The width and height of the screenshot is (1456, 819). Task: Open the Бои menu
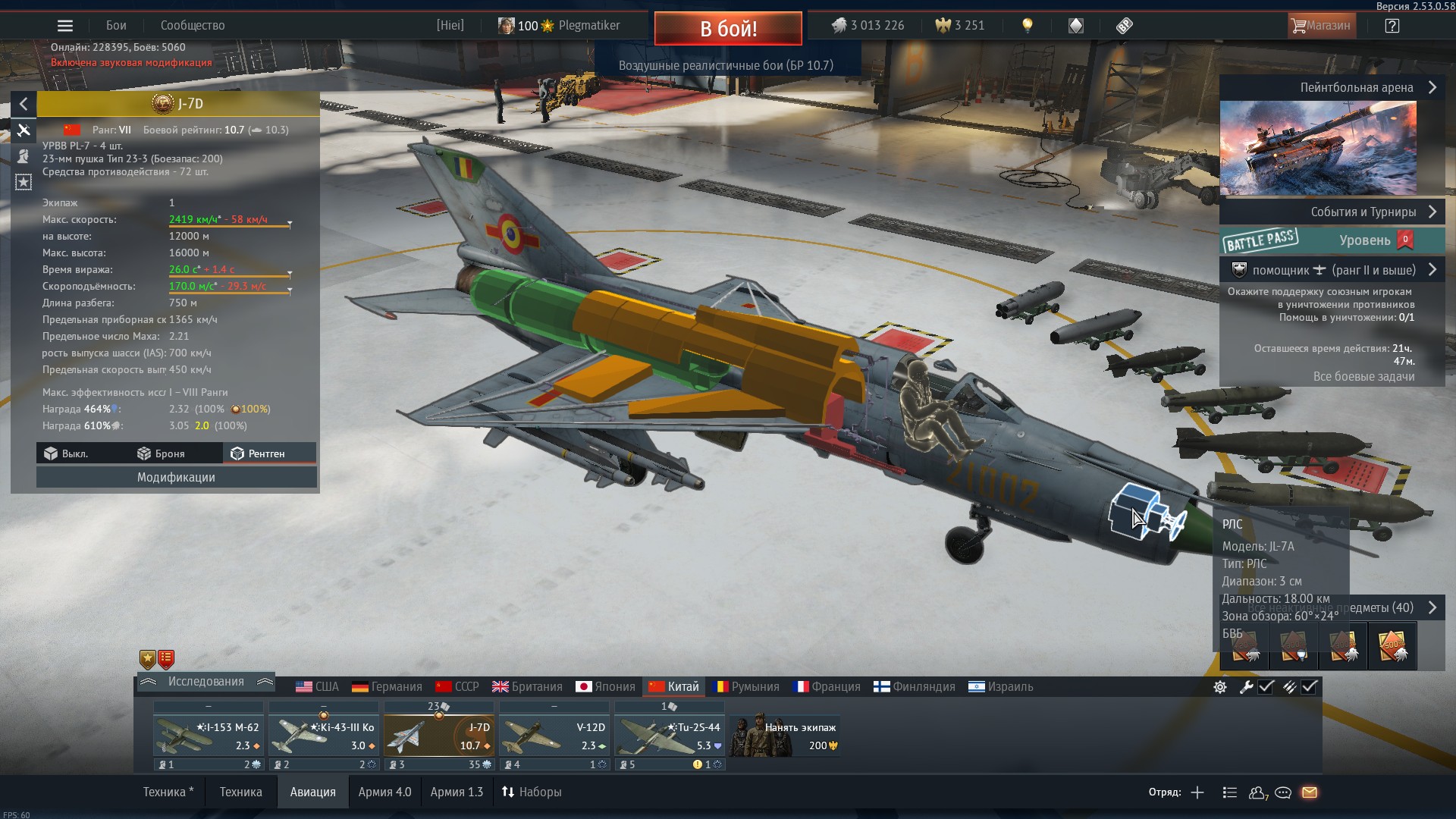116,26
